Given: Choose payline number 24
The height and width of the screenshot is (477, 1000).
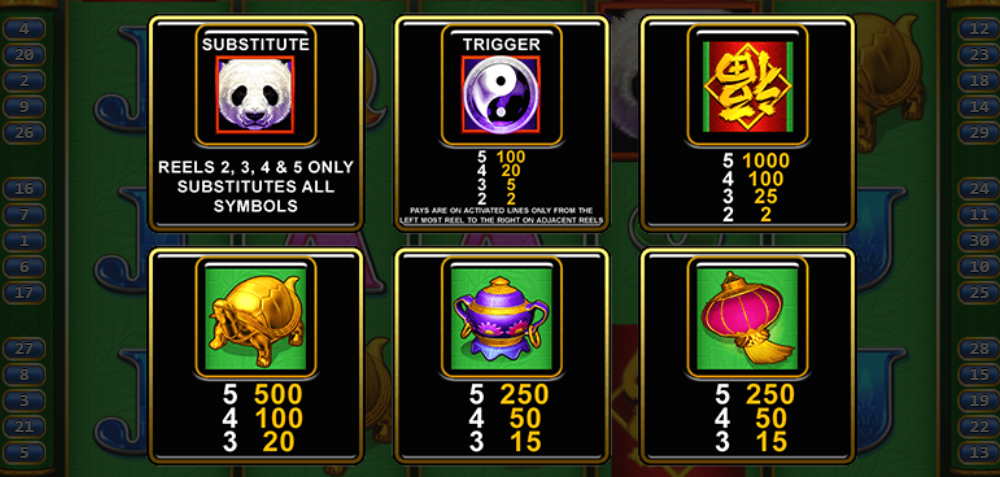Looking at the screenshot, I should click(974, 189).
